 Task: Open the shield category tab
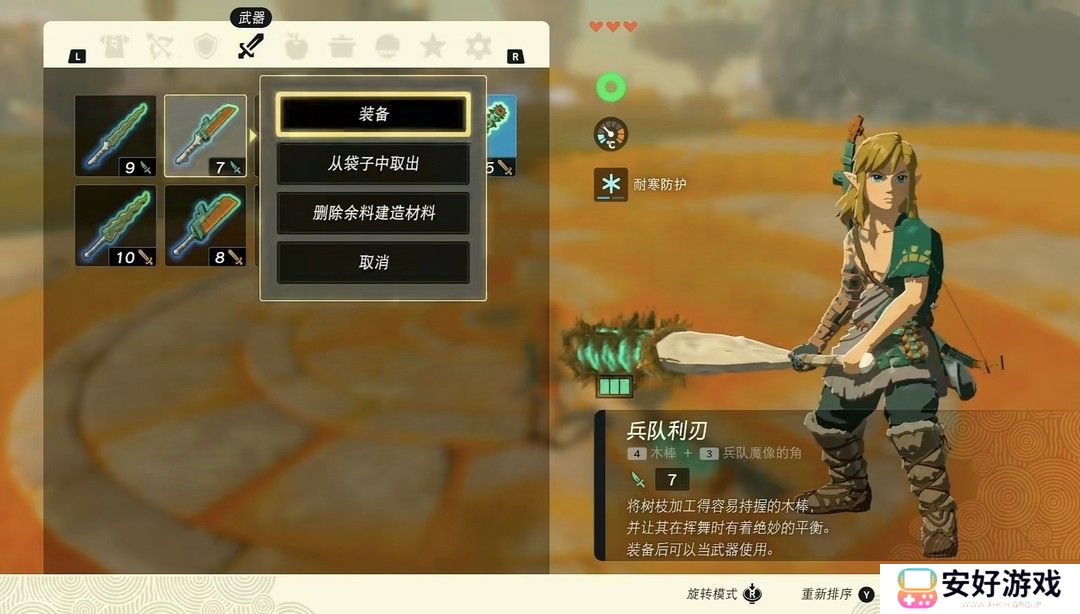(205, 46)
